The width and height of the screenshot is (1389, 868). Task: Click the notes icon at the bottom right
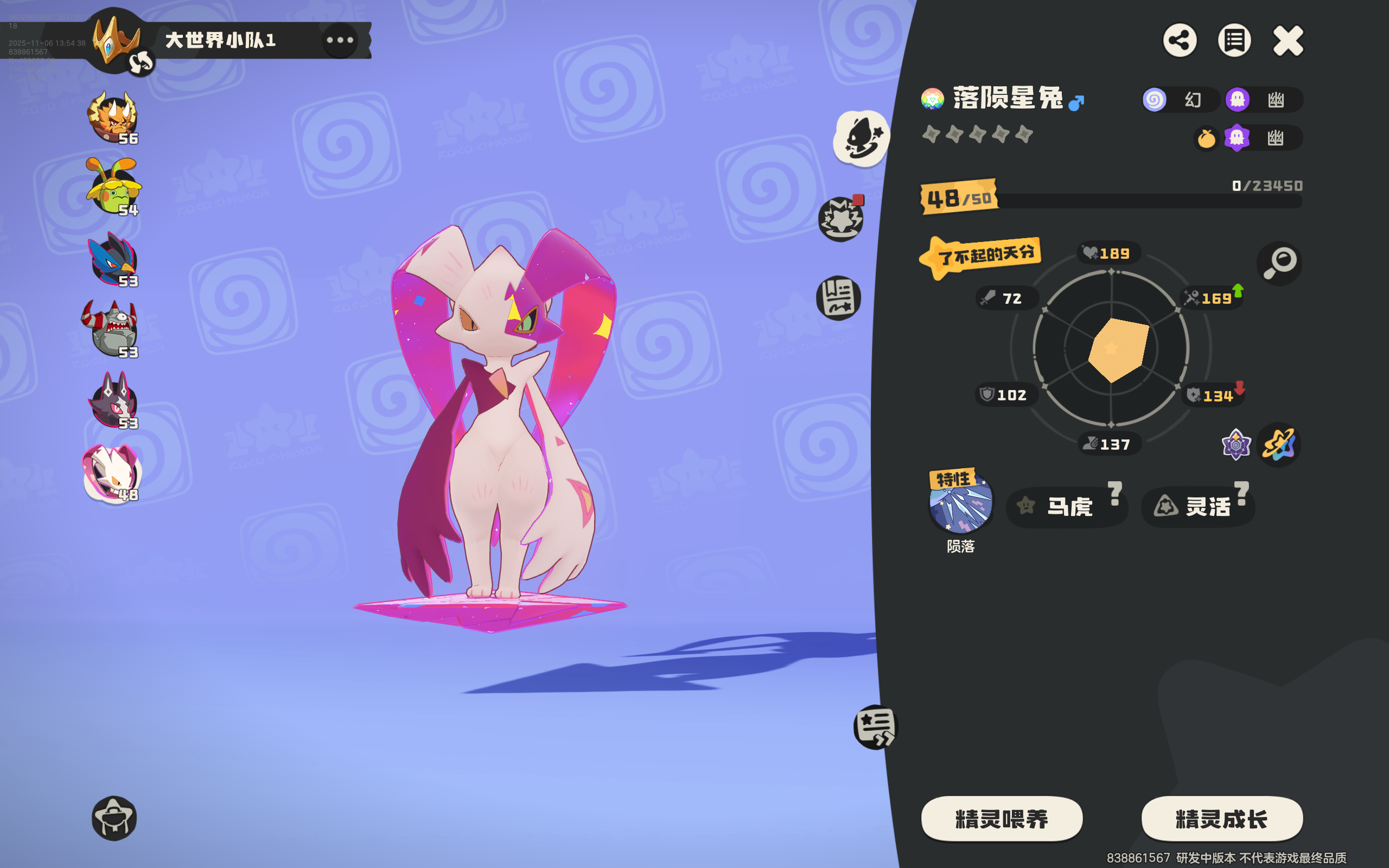click(x=875, y=726)
